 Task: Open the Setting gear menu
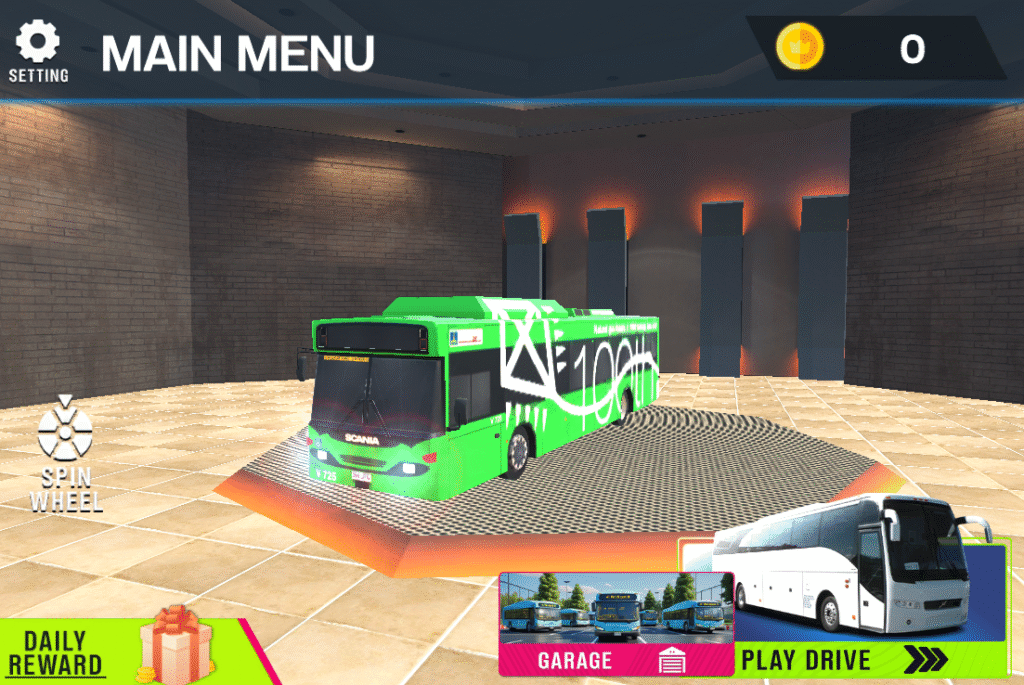[39, 50]
